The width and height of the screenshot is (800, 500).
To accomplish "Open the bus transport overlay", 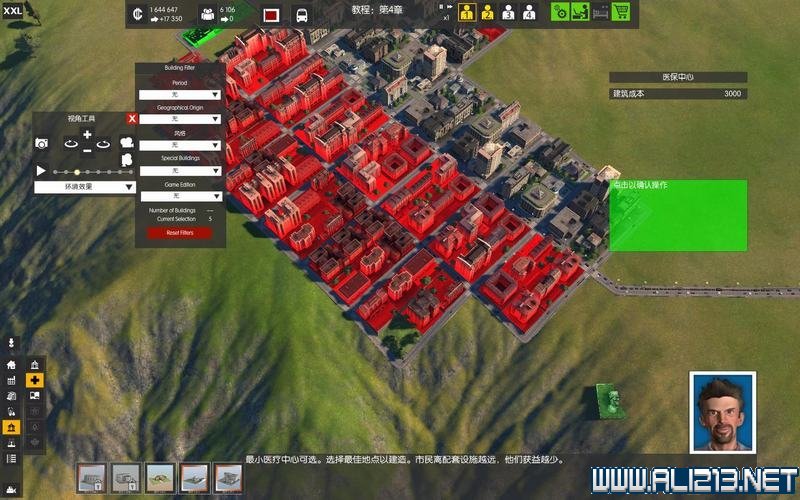I will click(300, 15).
